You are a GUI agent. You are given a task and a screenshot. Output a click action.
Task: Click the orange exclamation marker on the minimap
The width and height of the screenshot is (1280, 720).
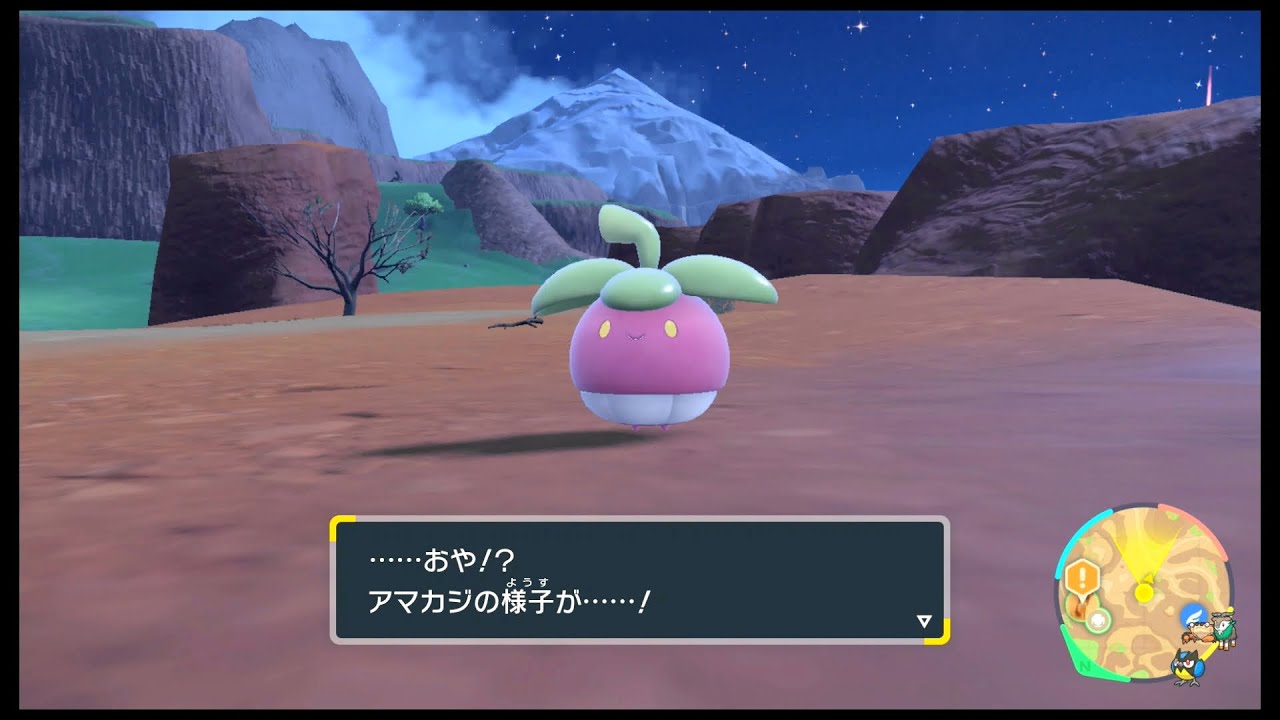point(1080,575)
